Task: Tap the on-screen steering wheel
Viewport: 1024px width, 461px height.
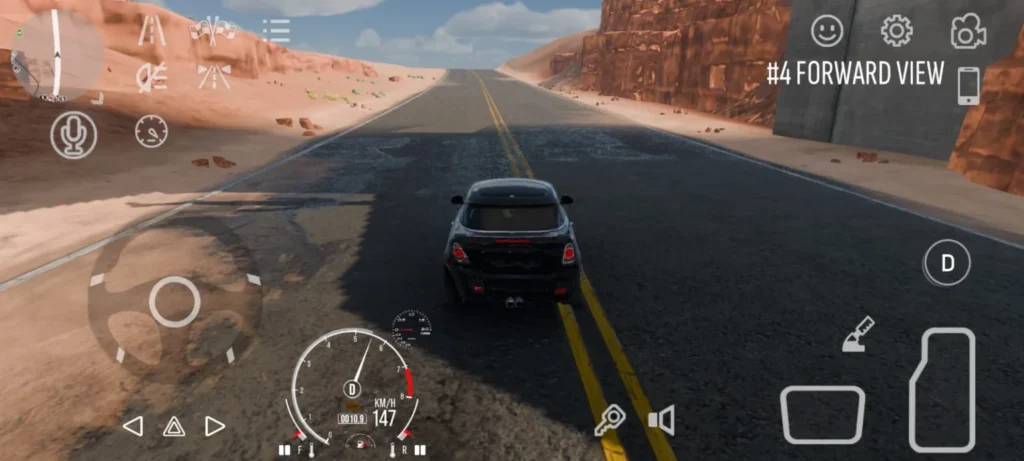Action: (175, 300)
